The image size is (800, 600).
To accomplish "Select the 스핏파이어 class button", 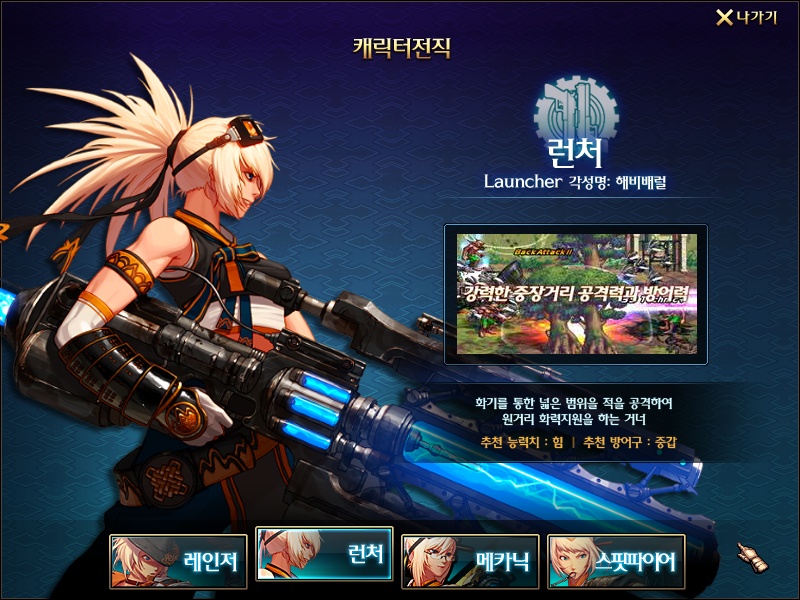I will click(x=616, y=561).
